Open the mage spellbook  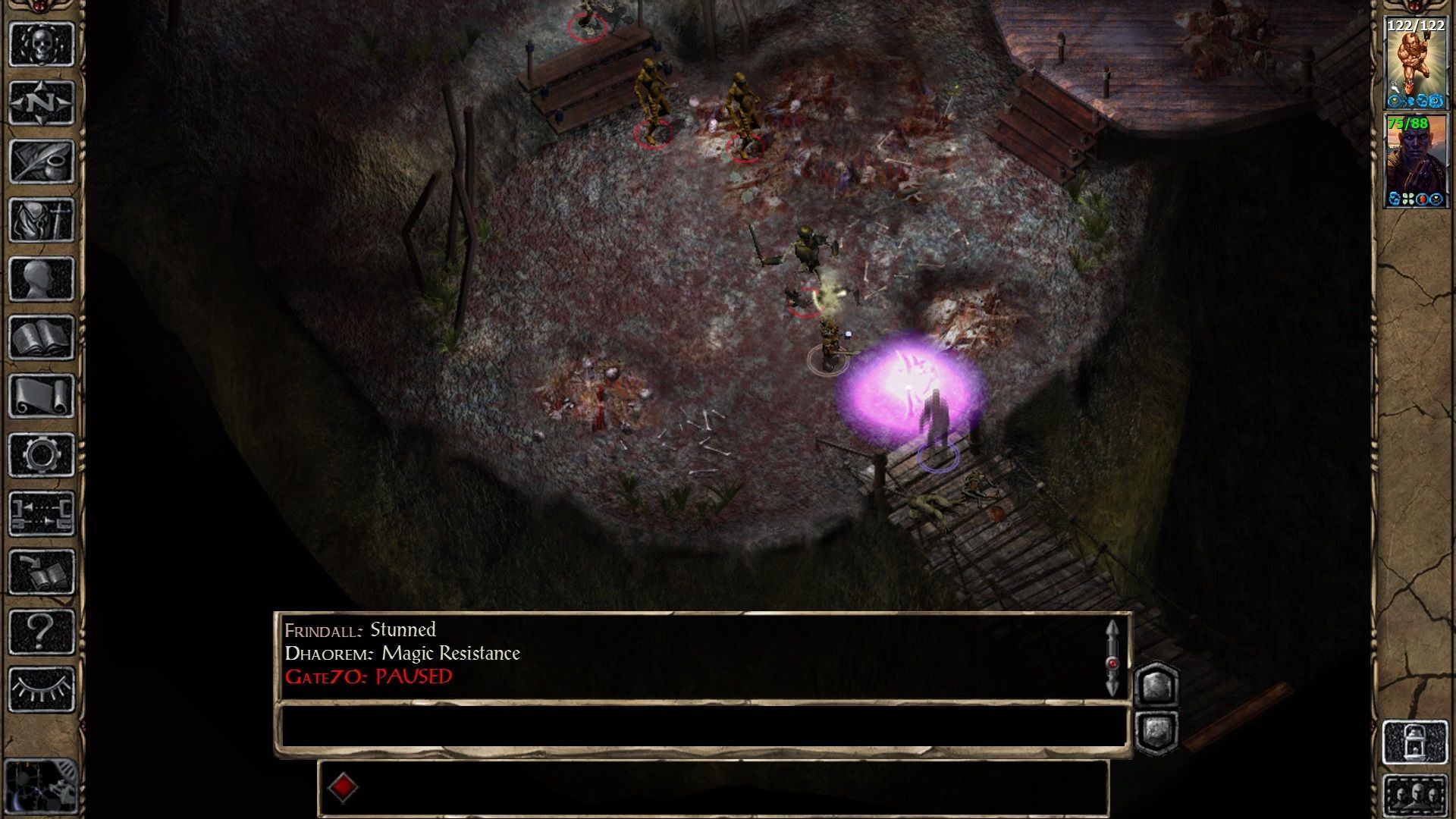pyautogui.click(x=41, y=337)
